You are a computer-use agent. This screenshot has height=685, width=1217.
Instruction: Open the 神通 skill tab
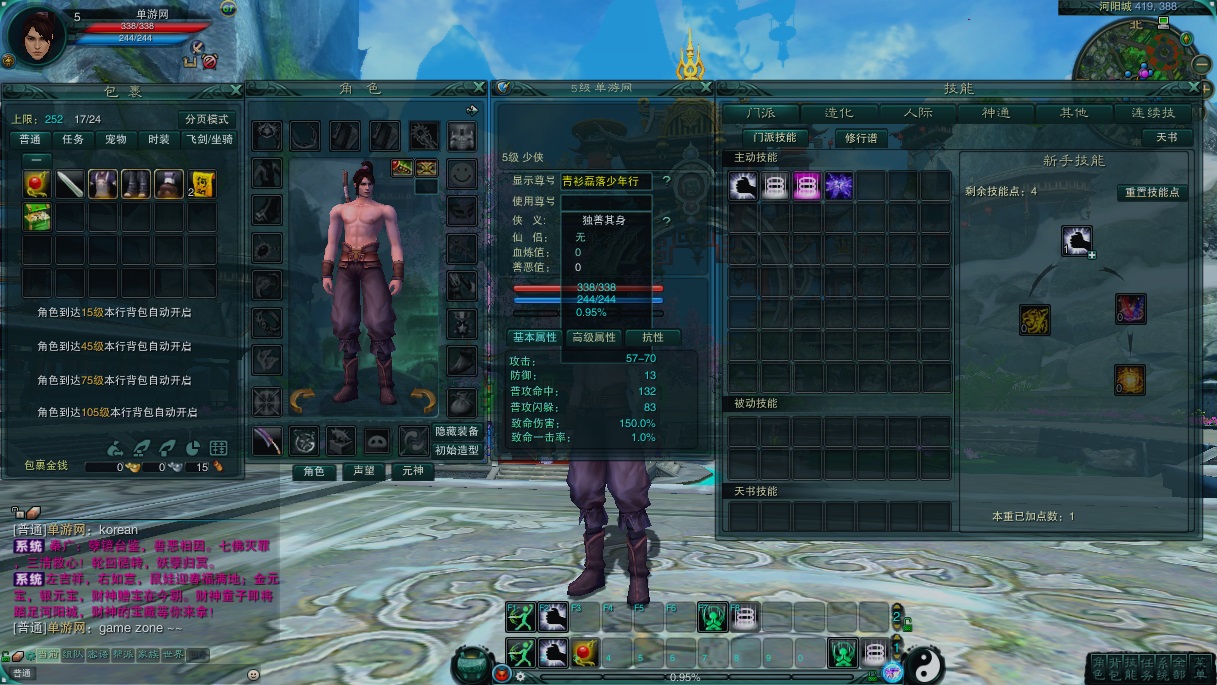pyautogui.click(x=996, y=113)
